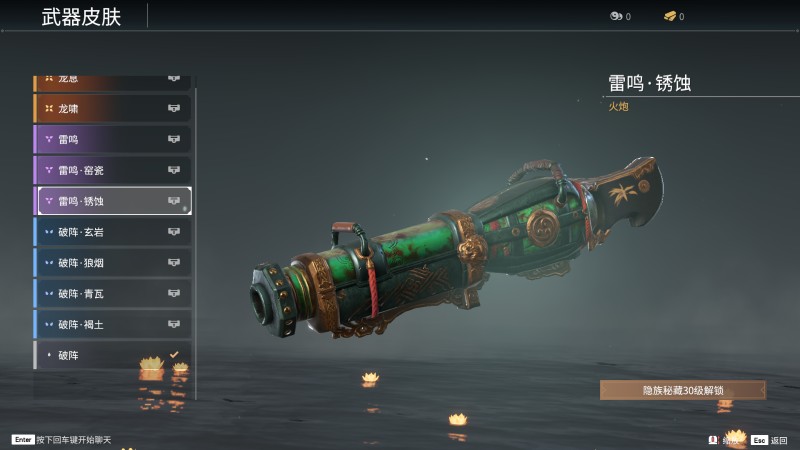The image size is (800, 450).
Task: Choose the 雷鸣 skin entry
Action: point(112,139)
